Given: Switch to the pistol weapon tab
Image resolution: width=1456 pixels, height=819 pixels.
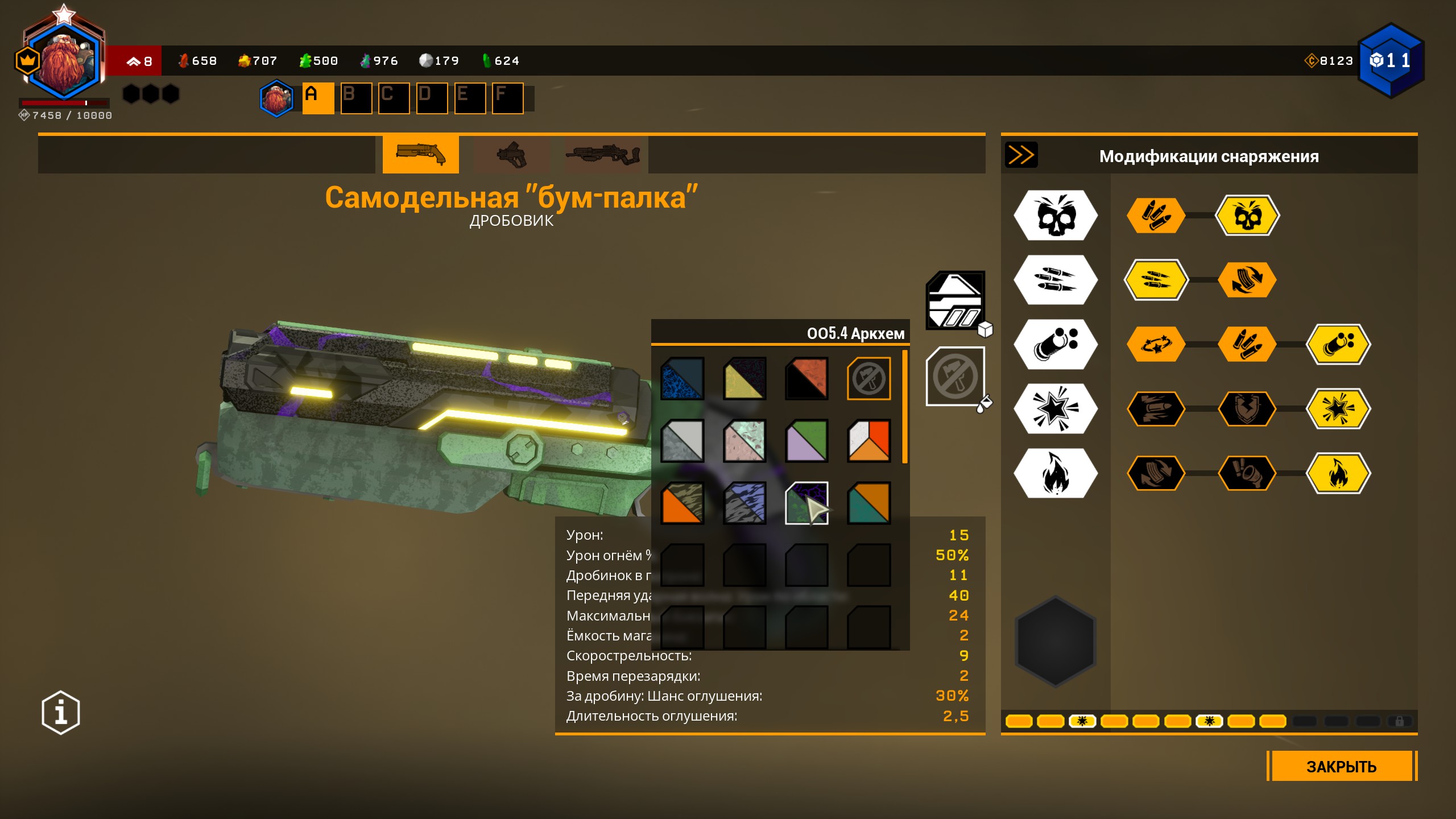Looking at the screenshot, I should point(511,155).
